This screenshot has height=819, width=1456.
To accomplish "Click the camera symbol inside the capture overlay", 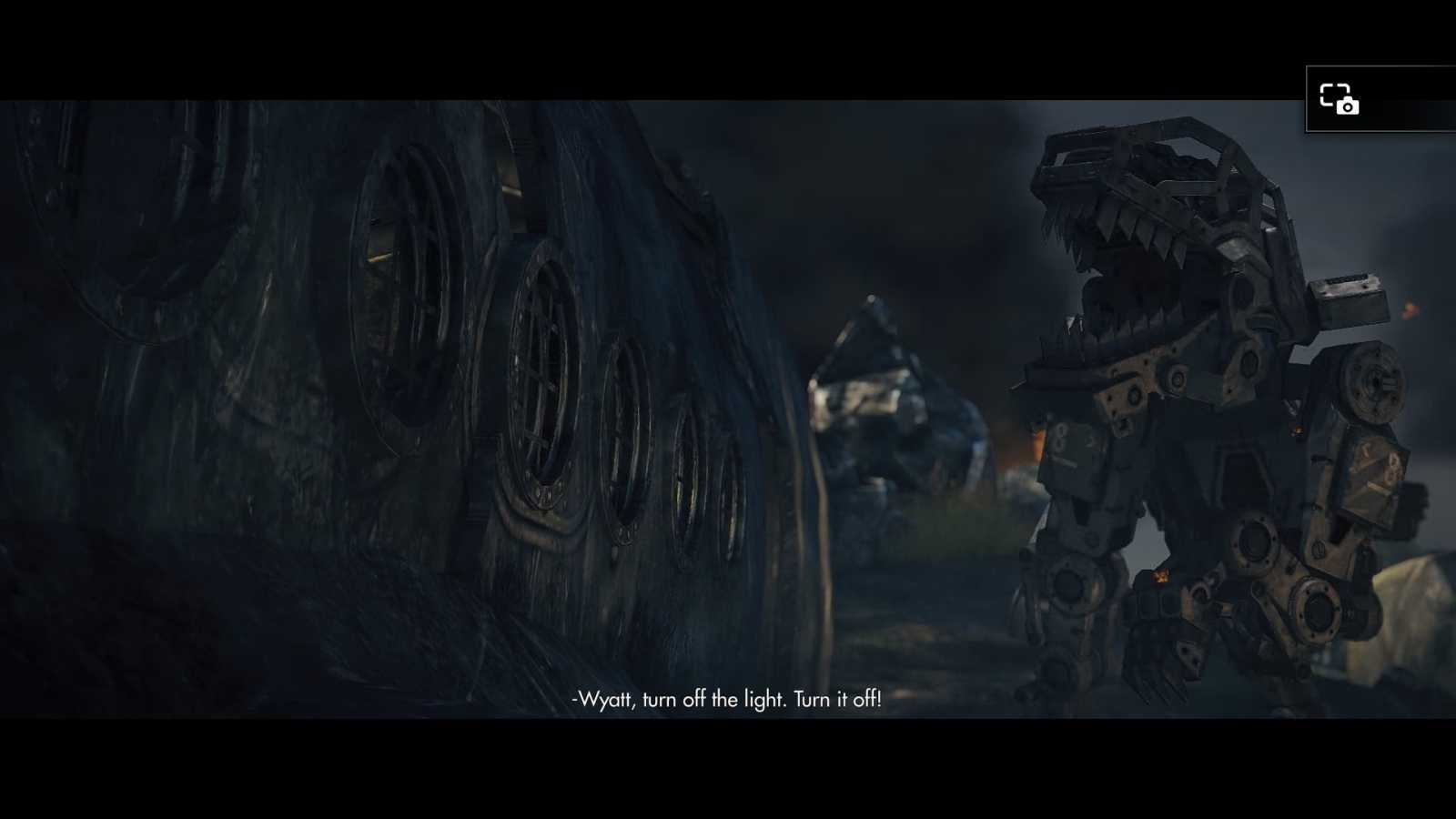I will 1346,106.
